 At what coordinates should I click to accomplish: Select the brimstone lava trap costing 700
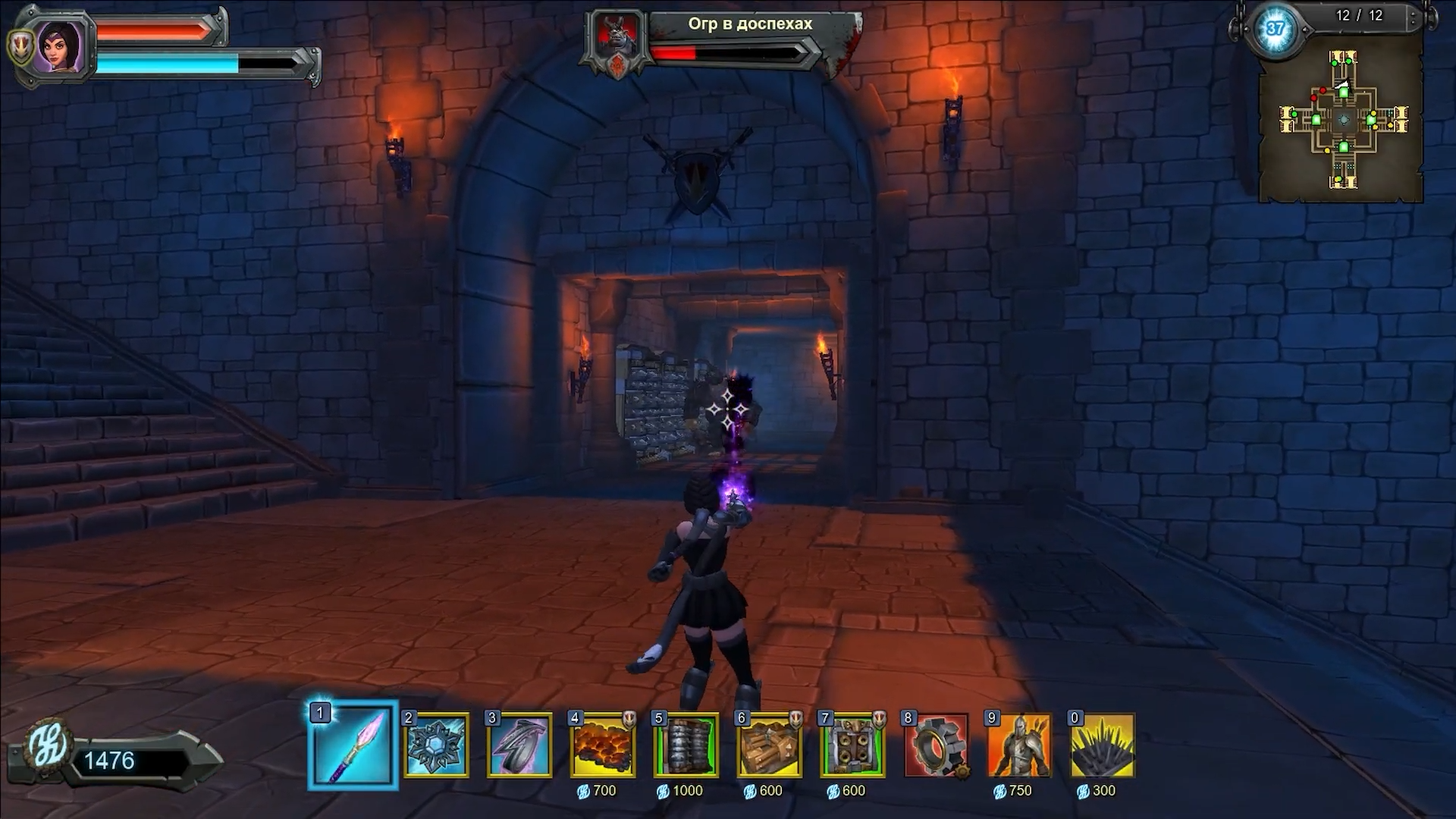(603, 745)
